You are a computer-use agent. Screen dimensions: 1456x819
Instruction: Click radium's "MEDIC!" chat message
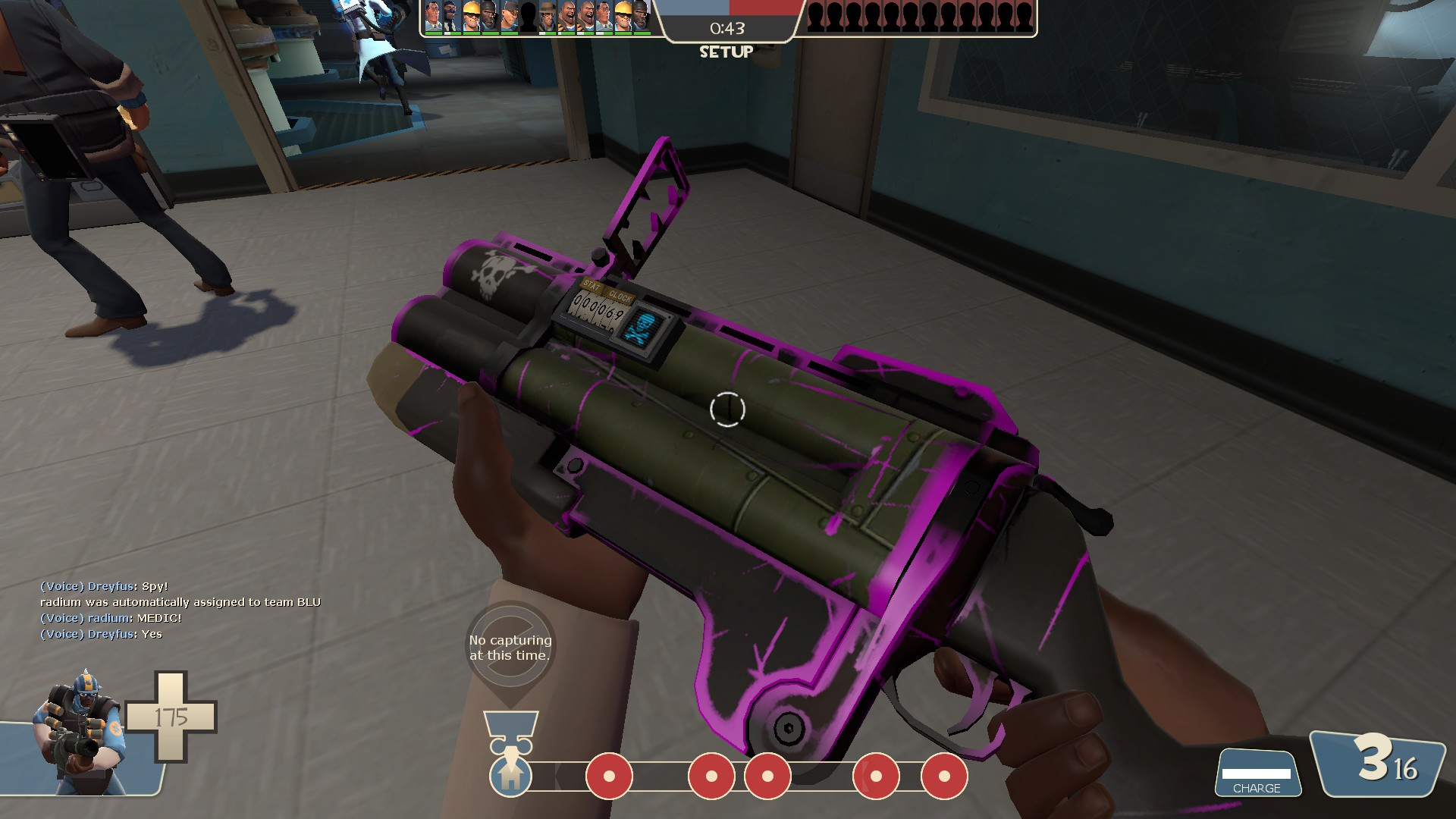[111, 618]
